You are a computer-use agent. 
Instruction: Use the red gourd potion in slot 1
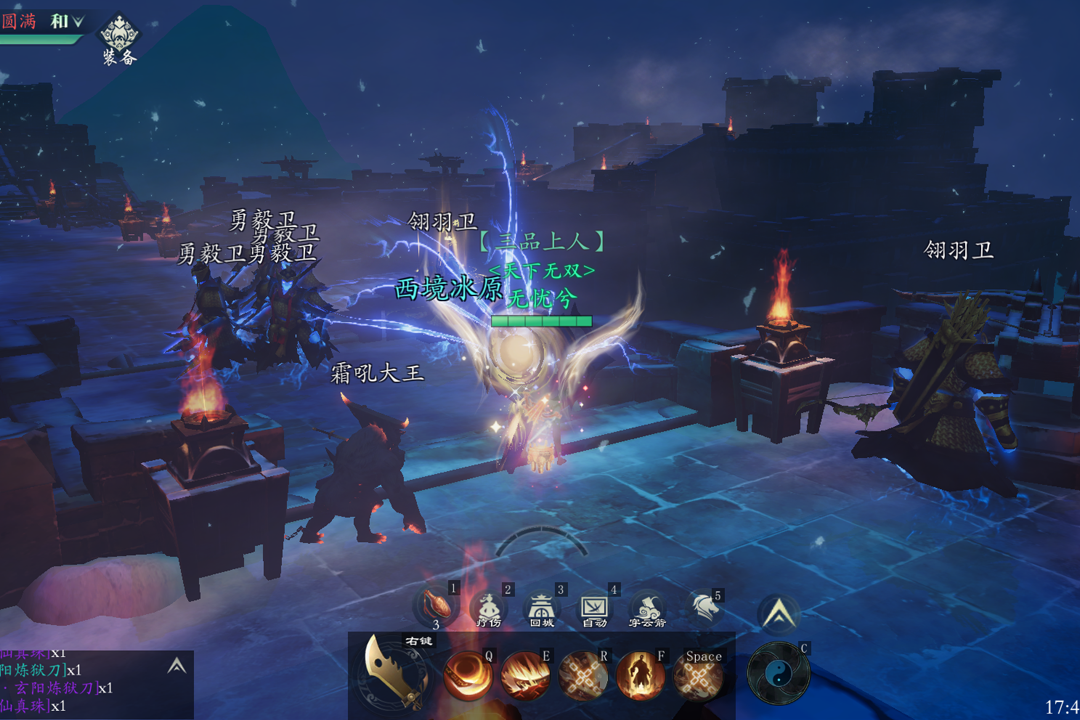438,604
